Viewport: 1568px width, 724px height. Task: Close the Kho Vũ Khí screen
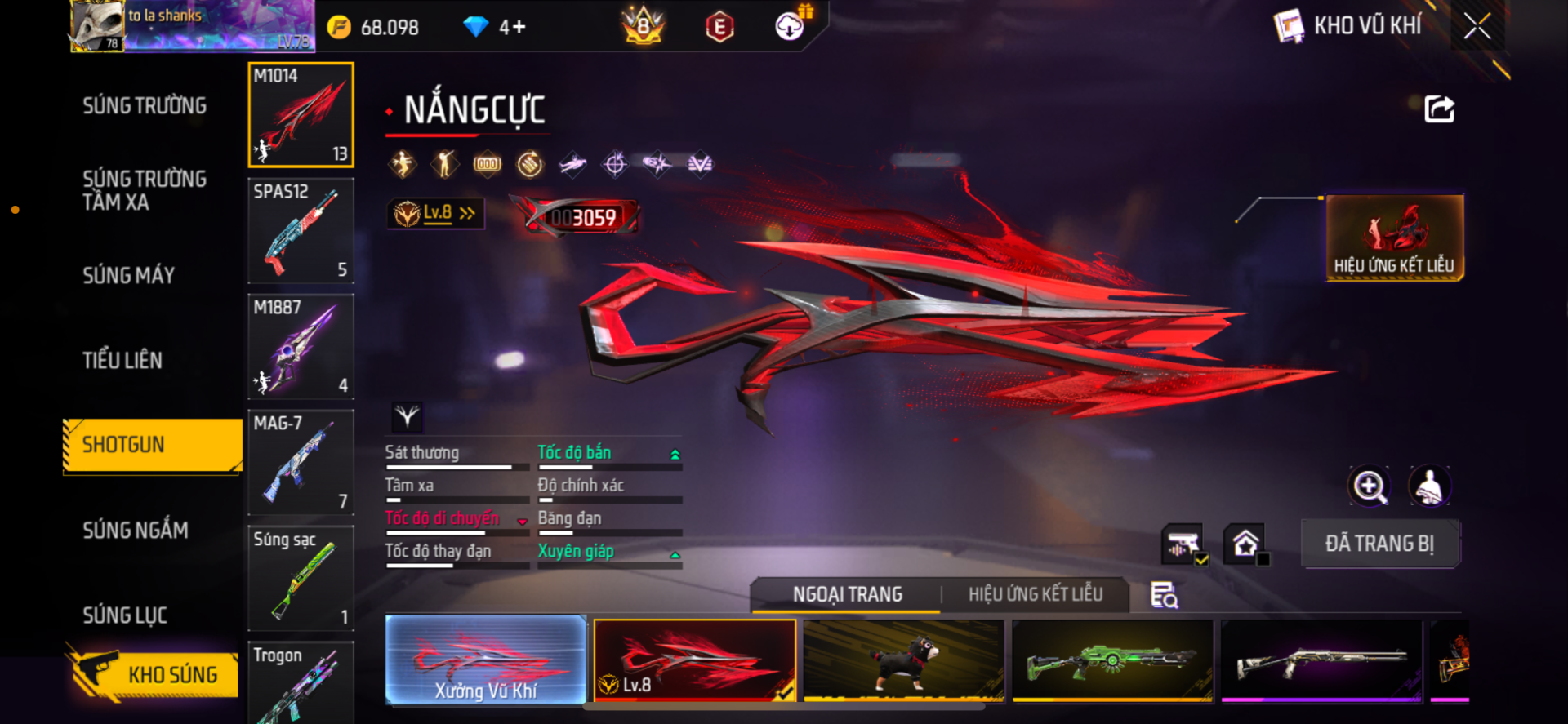[x=1477, y=26]
